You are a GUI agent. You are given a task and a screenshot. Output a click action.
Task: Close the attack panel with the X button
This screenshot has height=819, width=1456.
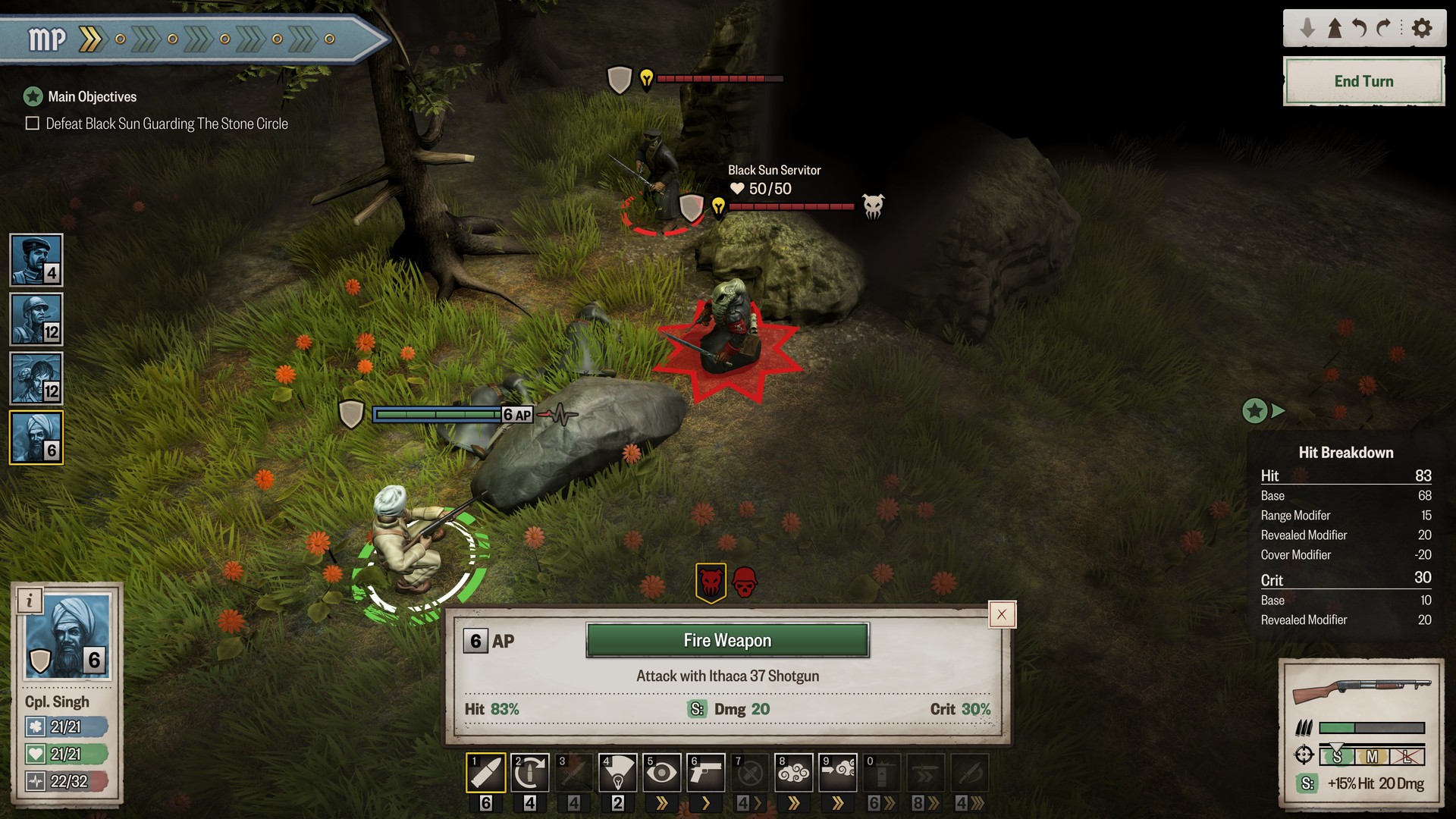[x=1001, y=614]
